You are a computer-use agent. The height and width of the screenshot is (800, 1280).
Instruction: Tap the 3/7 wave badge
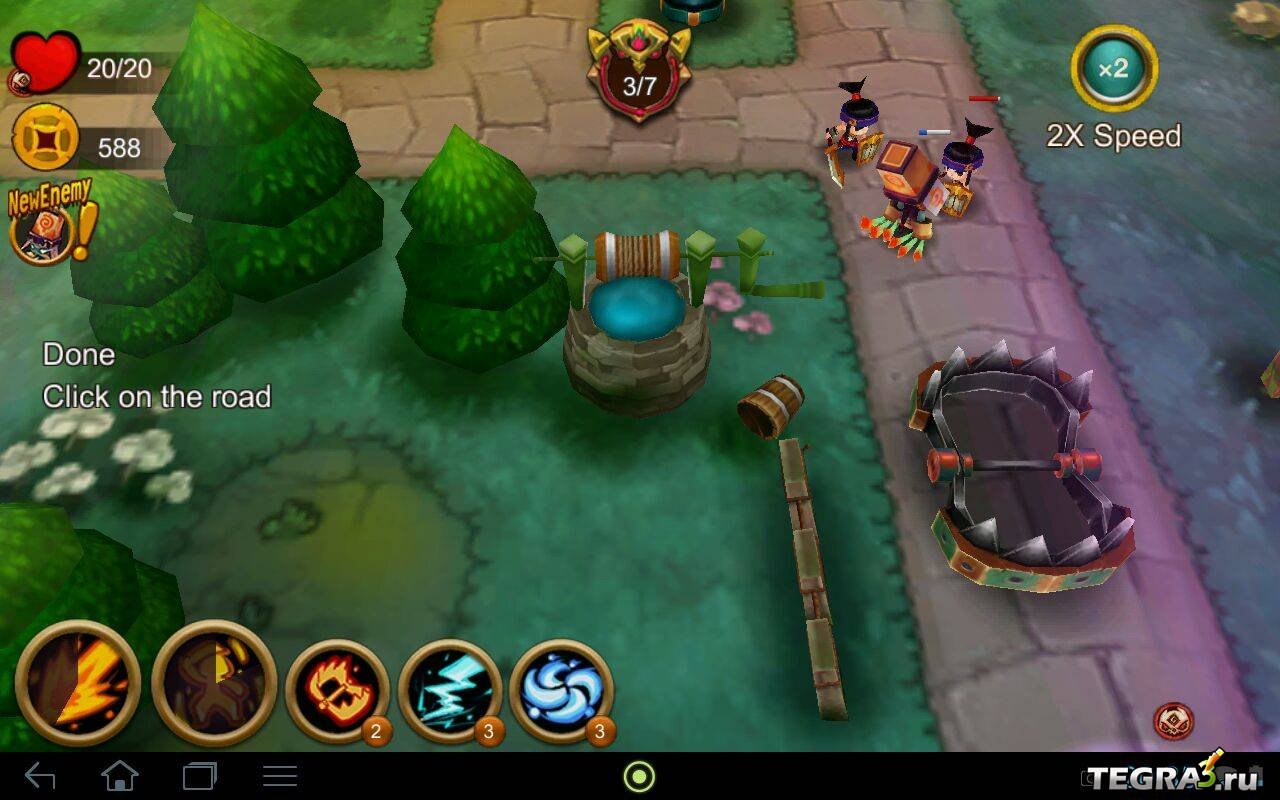[639, 75]
